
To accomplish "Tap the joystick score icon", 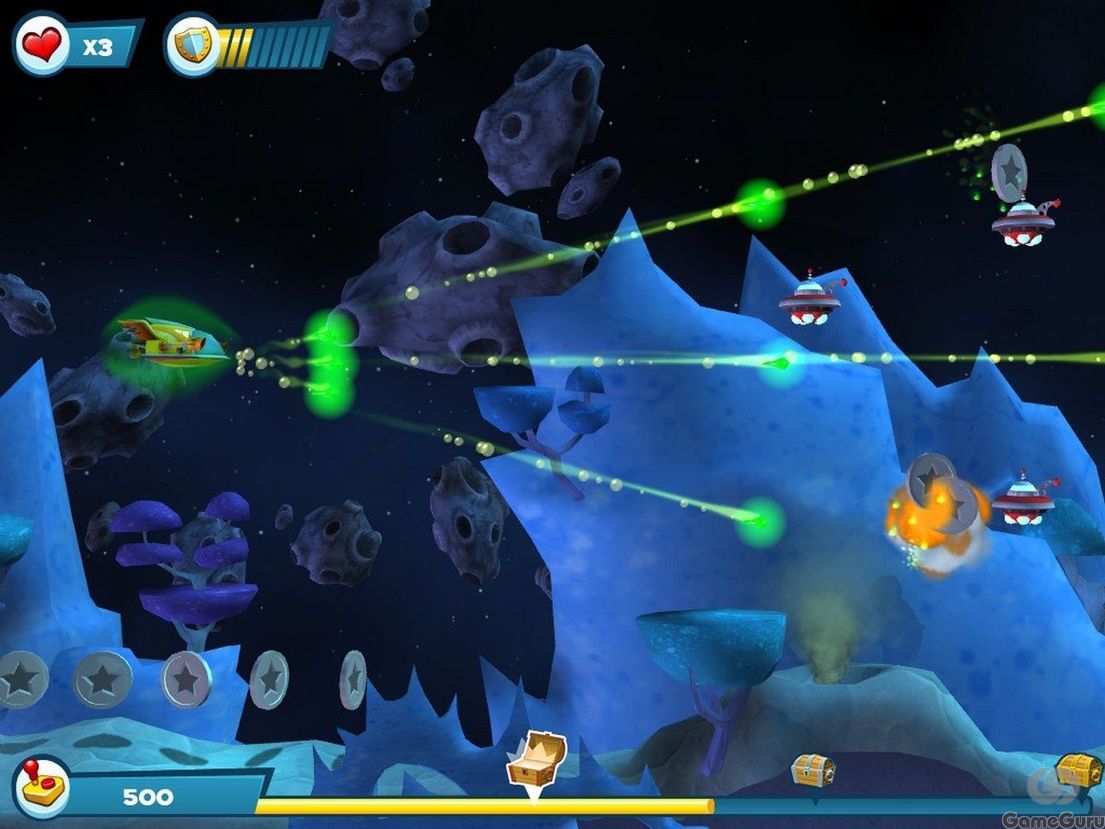I will click(x=42, y=787).
